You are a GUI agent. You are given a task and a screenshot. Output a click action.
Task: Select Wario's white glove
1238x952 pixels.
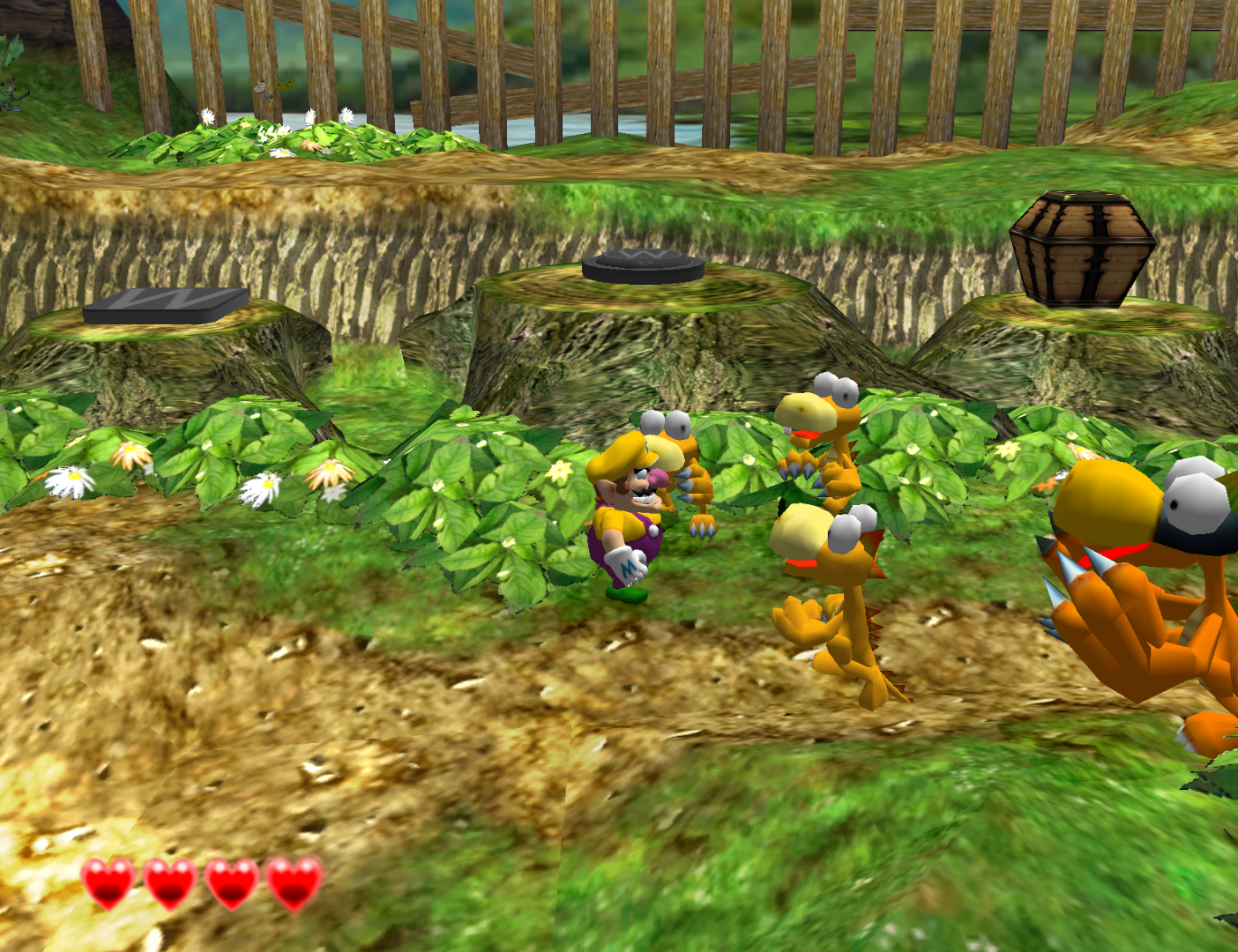tap(625, 565)
